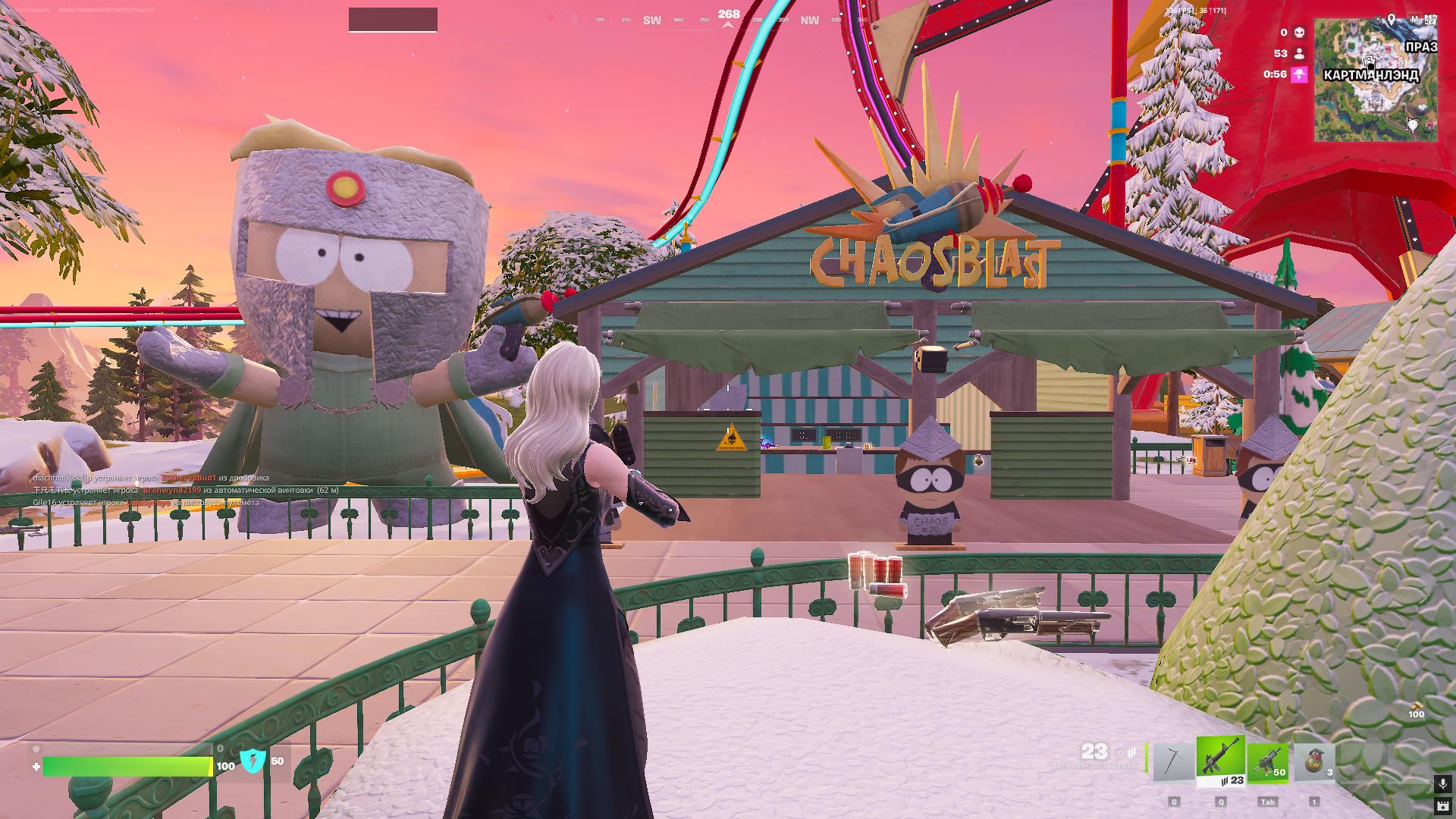Click the storm timer icon
Viewport: 1456px width, 819px height.
tap(1300, 74)
